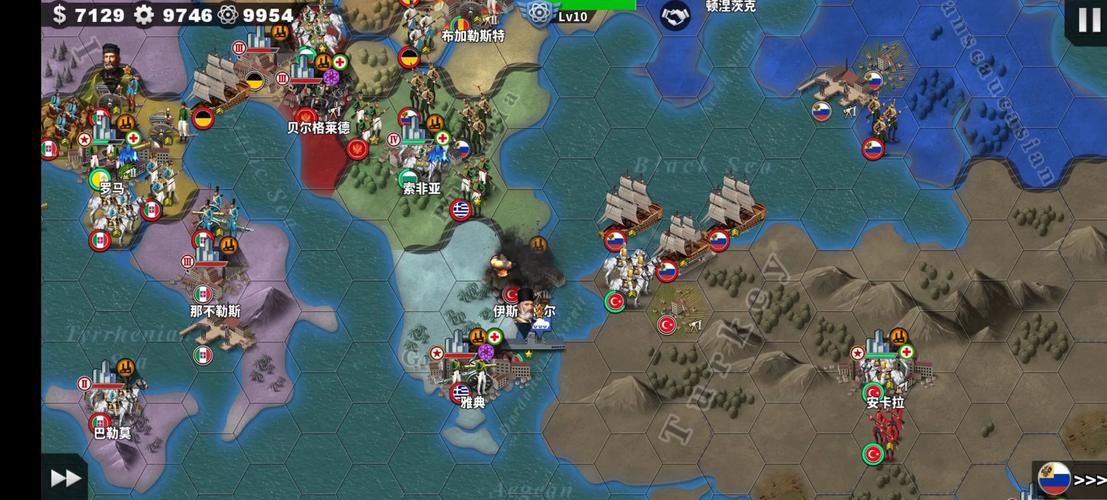Click the Russian flag turn indicator
The width and height of the screenshot is (1107, 500).
click(1054, 478)
